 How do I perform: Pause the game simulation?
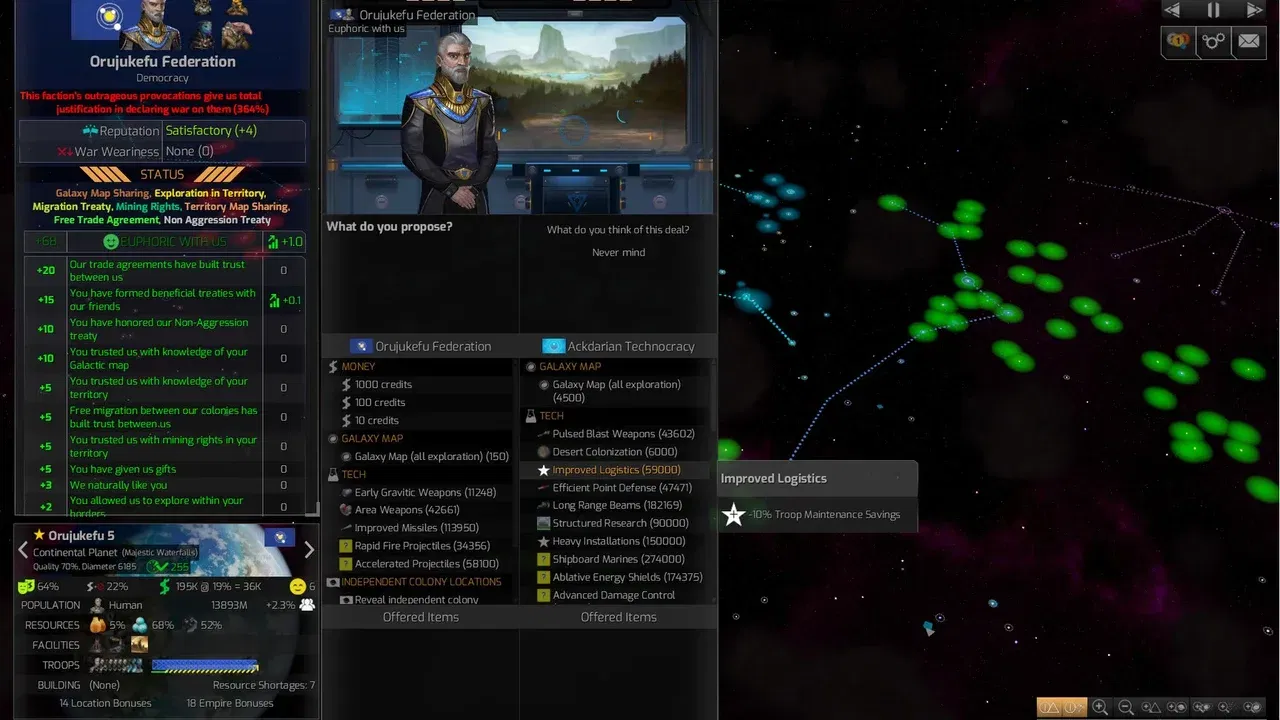tap(1213, 10)
